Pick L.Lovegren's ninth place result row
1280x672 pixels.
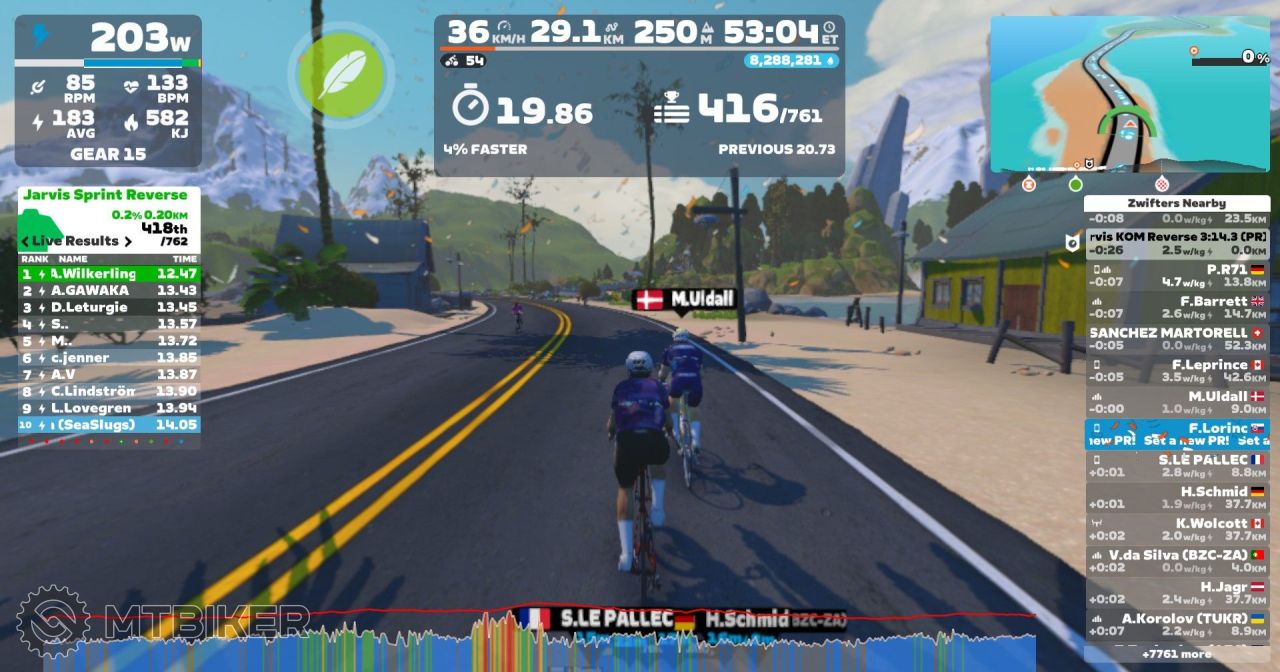click(109, 408)
